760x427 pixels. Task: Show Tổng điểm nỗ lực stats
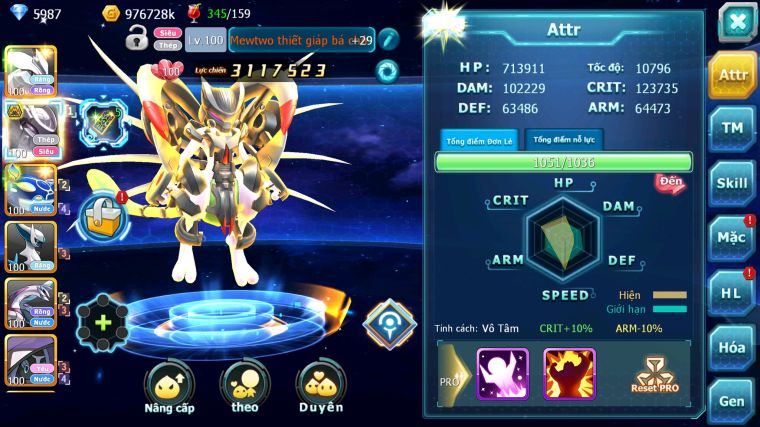pyautogui.click(x=564, y=139)
